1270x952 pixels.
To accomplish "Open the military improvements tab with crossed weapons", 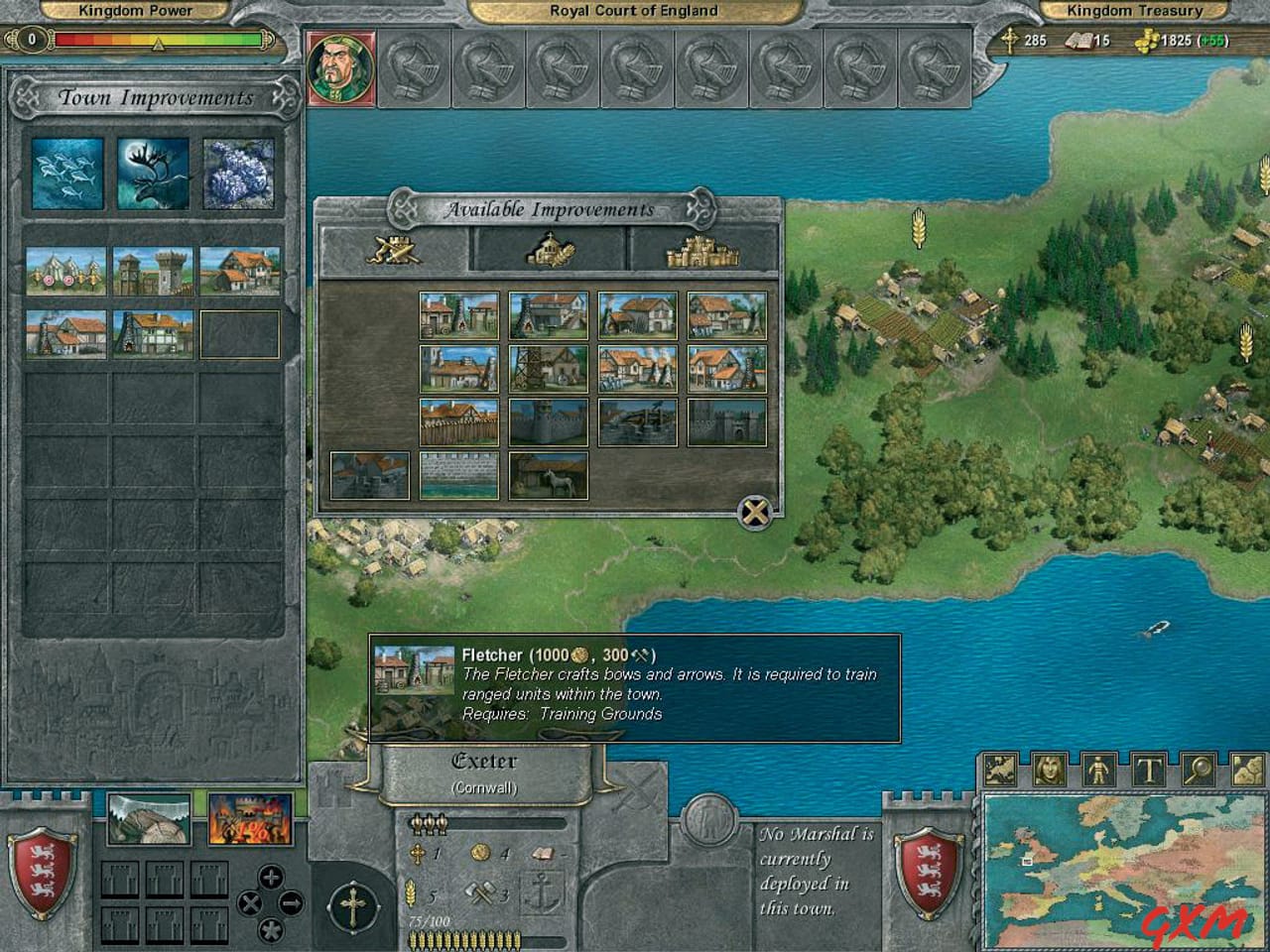I will tap(395, 251).
